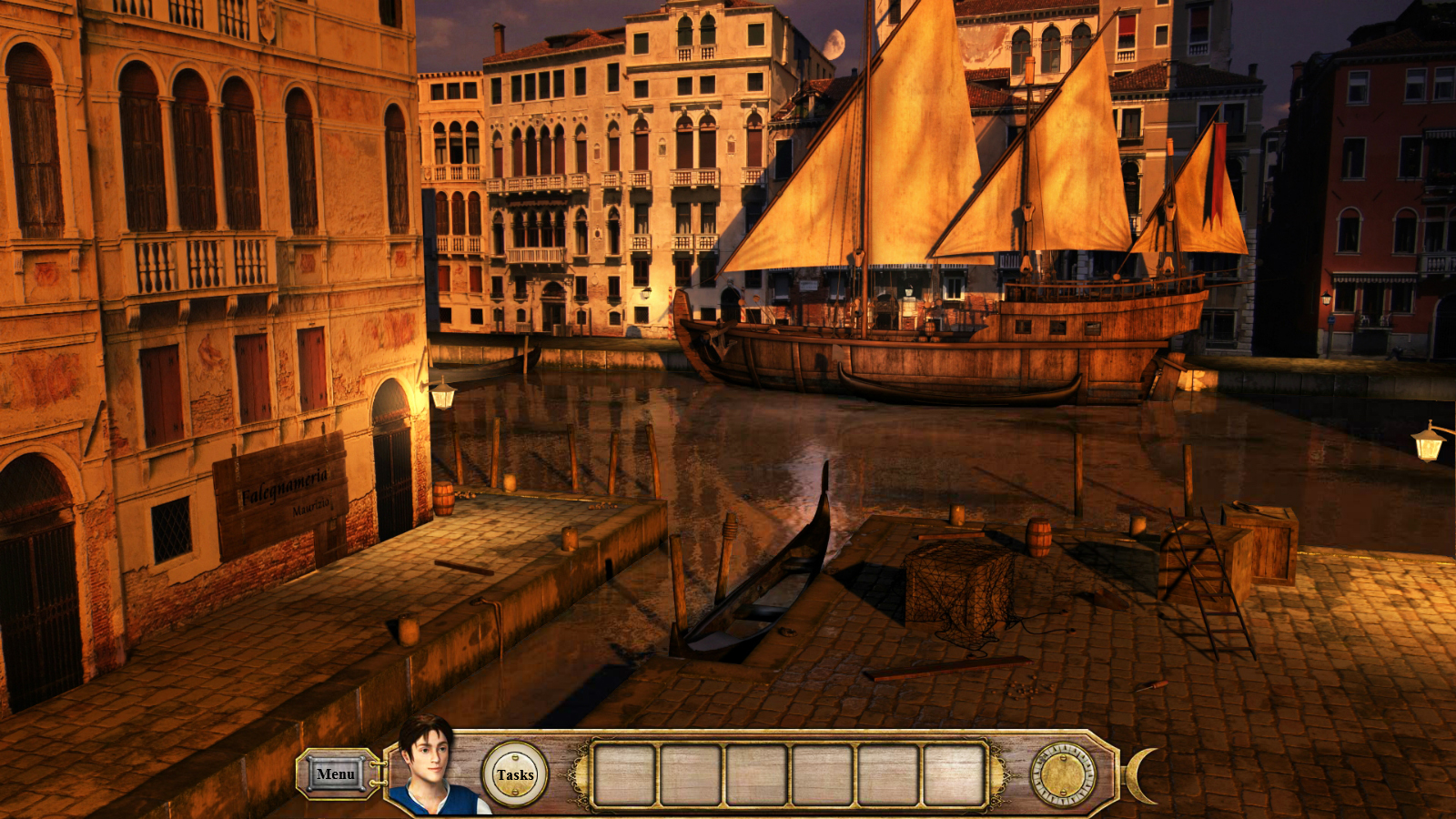Click the ornate flourish left of the inventory slots

(575, 775)
